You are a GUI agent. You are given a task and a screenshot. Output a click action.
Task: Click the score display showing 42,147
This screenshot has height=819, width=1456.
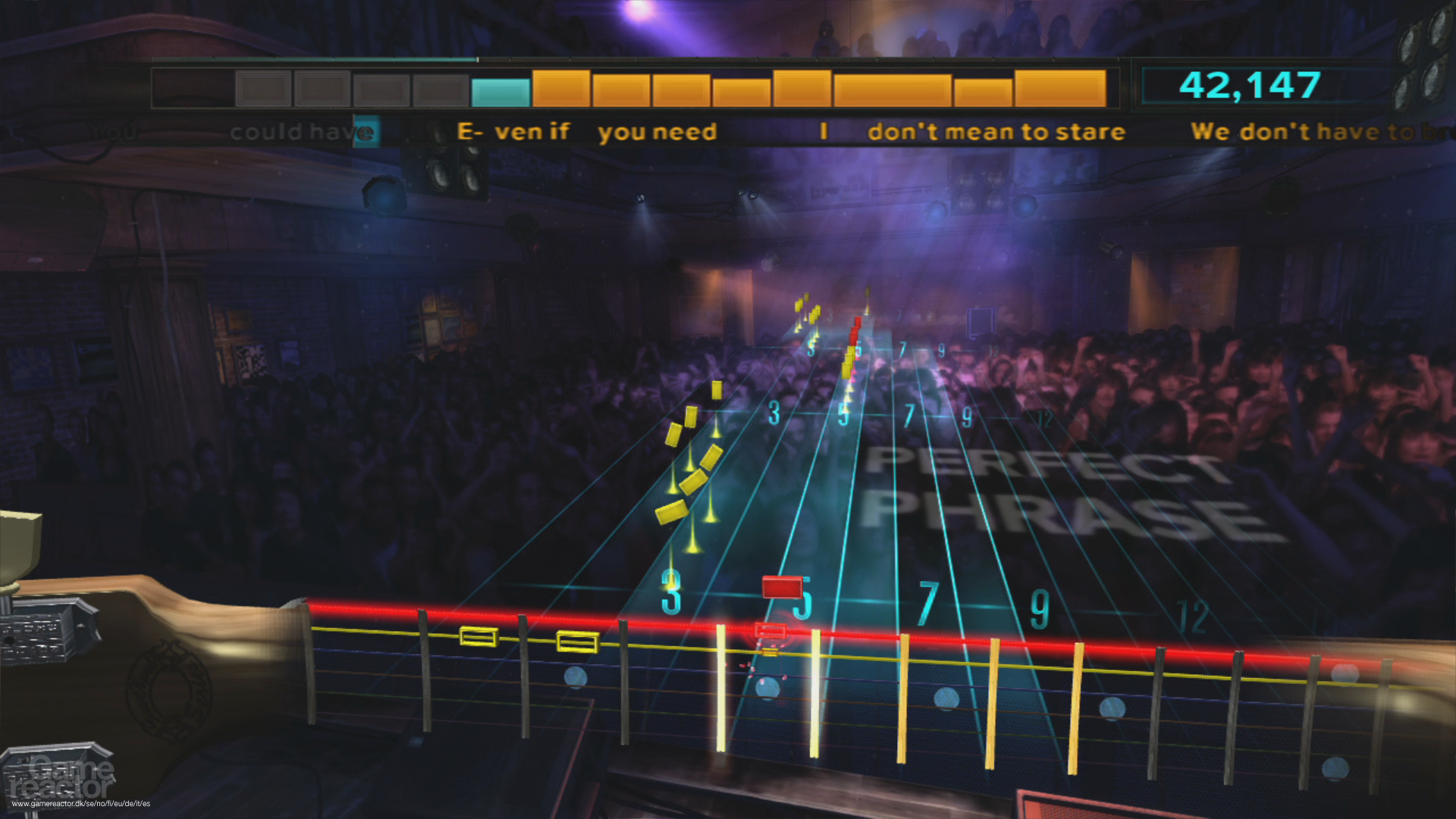(x=1249, y=86)
